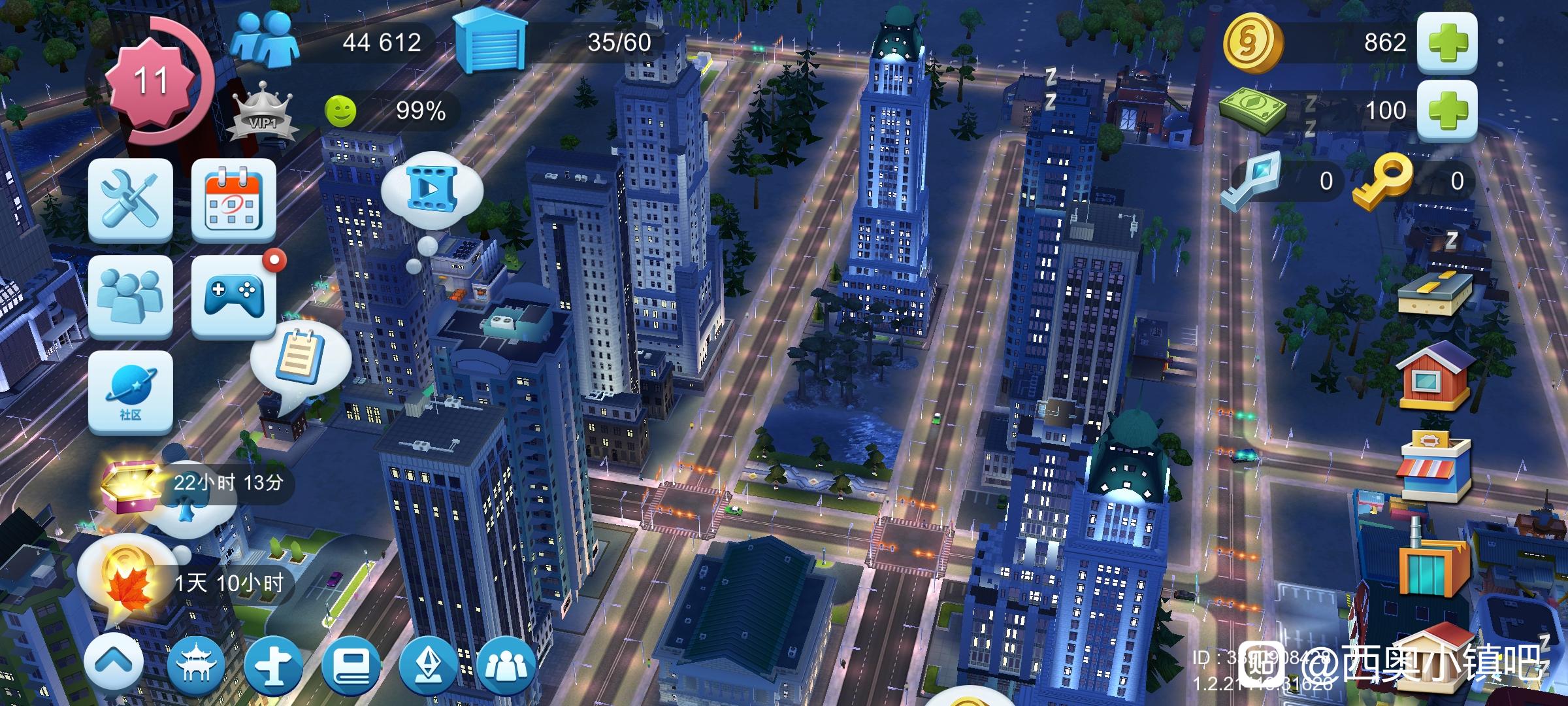1568x706 pixels.
Task: Open the crystal gem button in toolbar
Action: click(x=429, y=665)
